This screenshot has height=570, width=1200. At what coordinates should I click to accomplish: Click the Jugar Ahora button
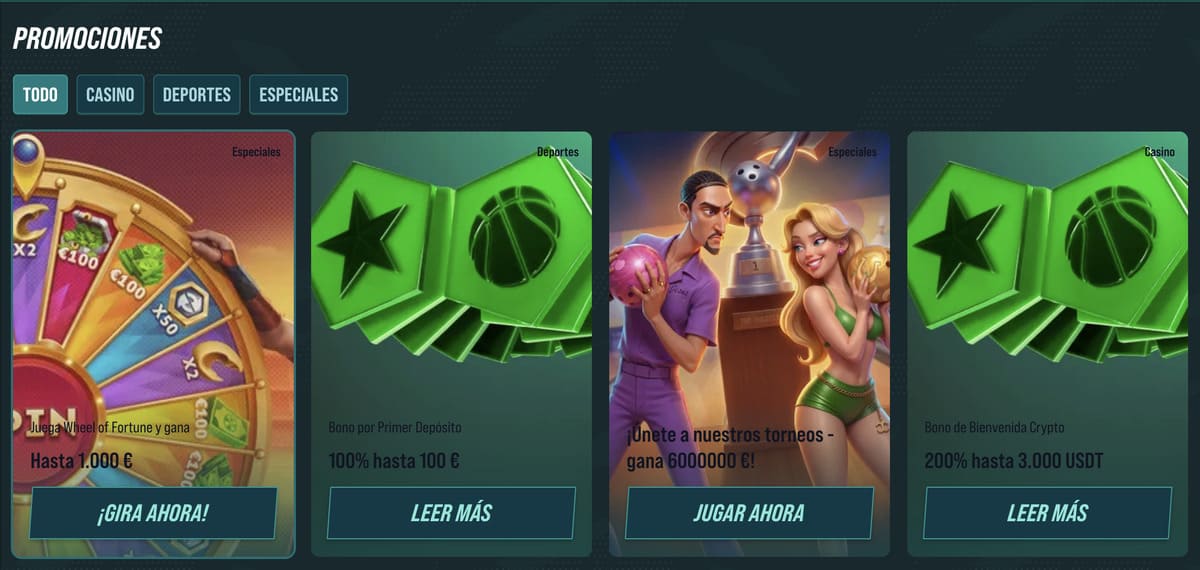point(749,513)
